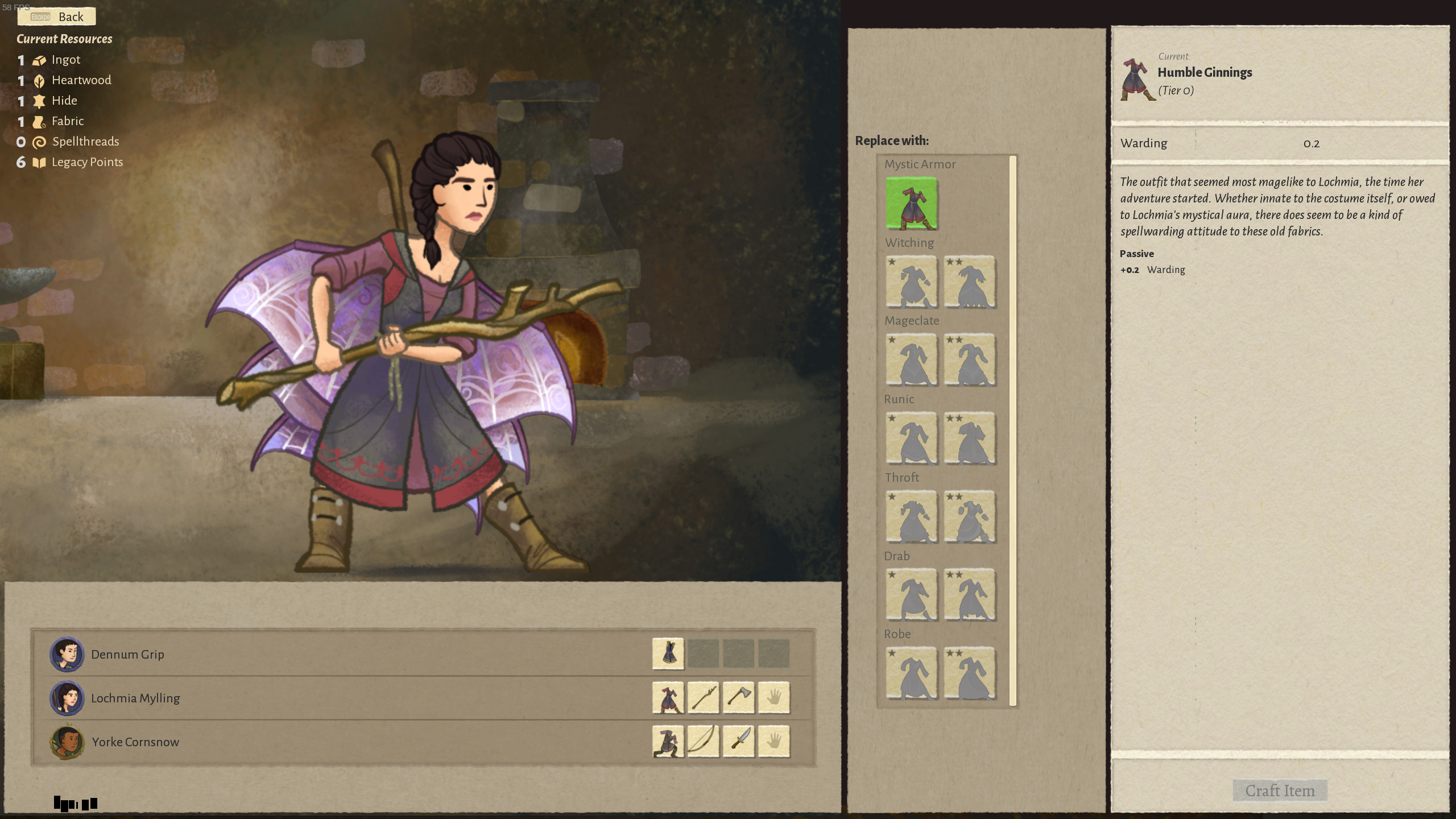This screenshot has height=819, width=1456.
Task: Select the green Humble Ginnings armor tile
Action: [x=911, y=204]
